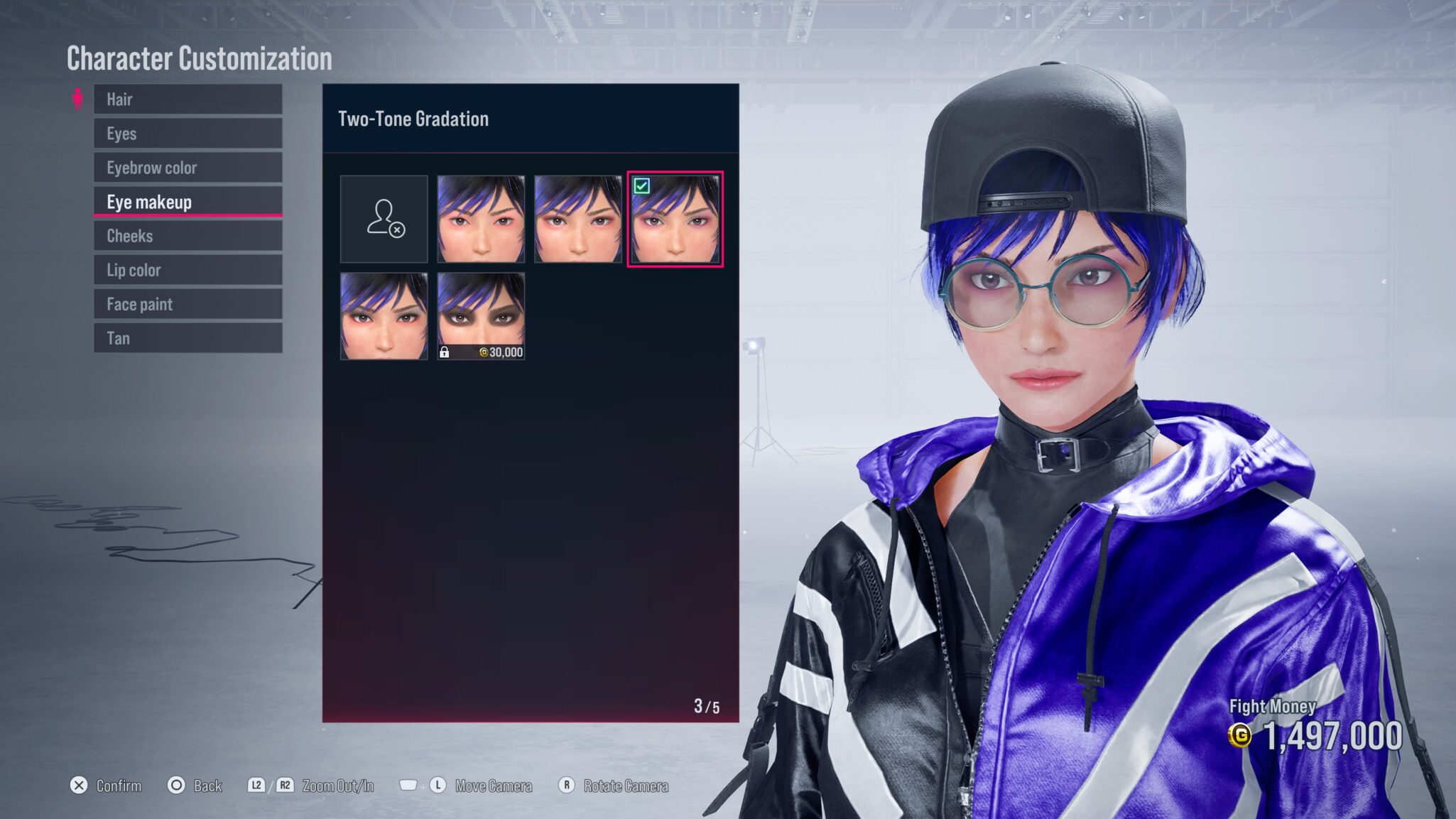Screen dimensions: 1456x819
Task: Switch to Lip color settings
Action: tap(188, 270)
